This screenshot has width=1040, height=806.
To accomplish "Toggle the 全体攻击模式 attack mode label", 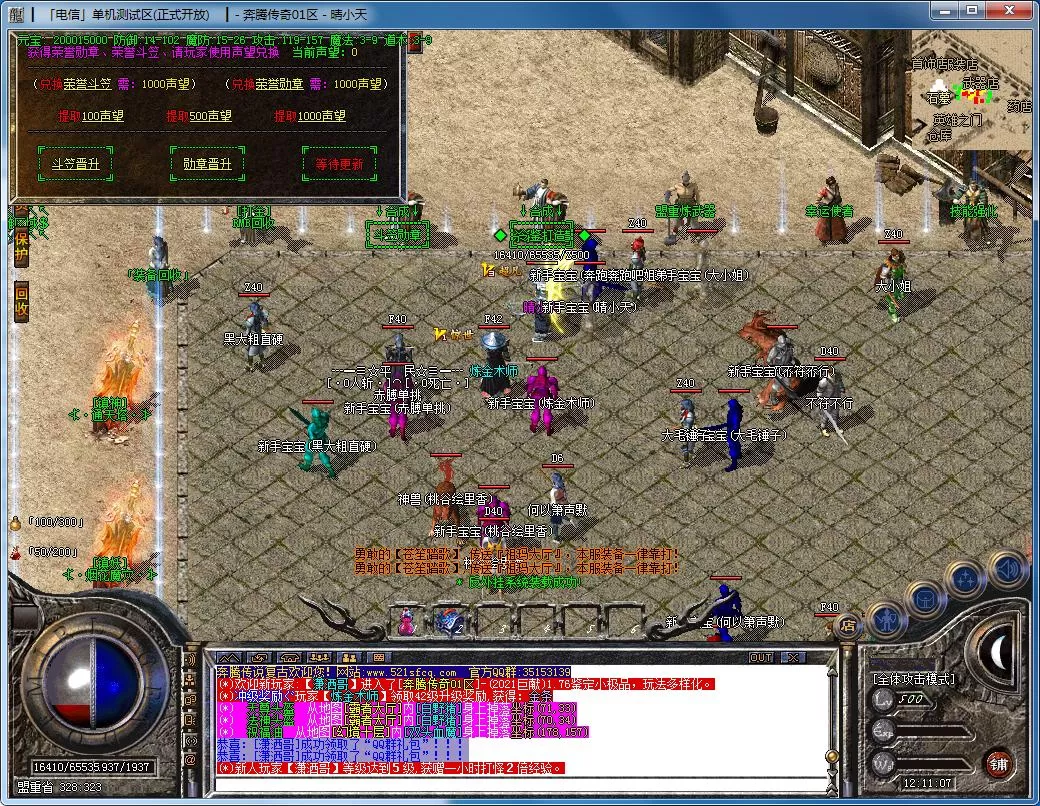I will [x=914, y=679].
